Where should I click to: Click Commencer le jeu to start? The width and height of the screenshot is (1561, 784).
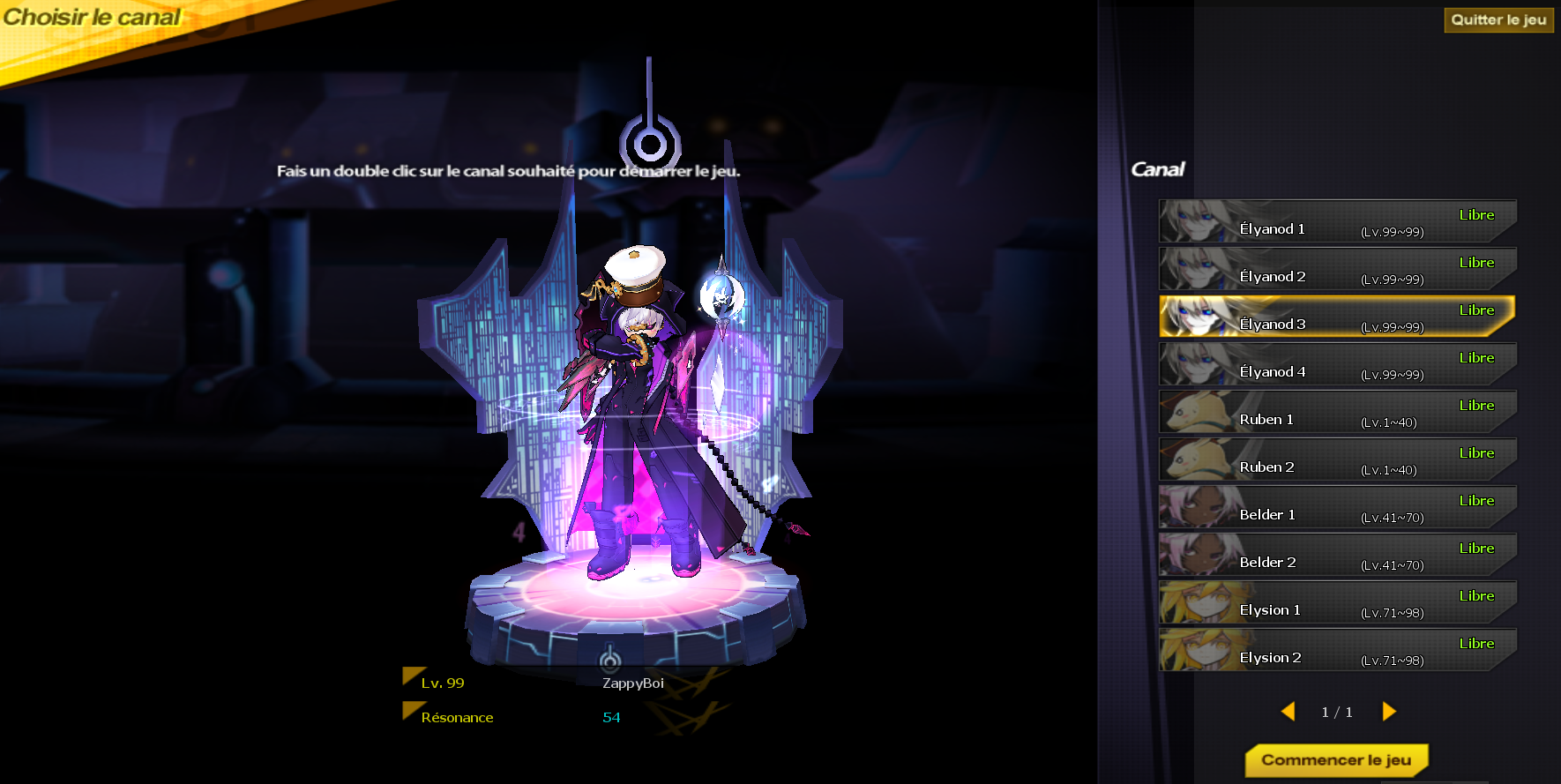(x=1336, y=760)
